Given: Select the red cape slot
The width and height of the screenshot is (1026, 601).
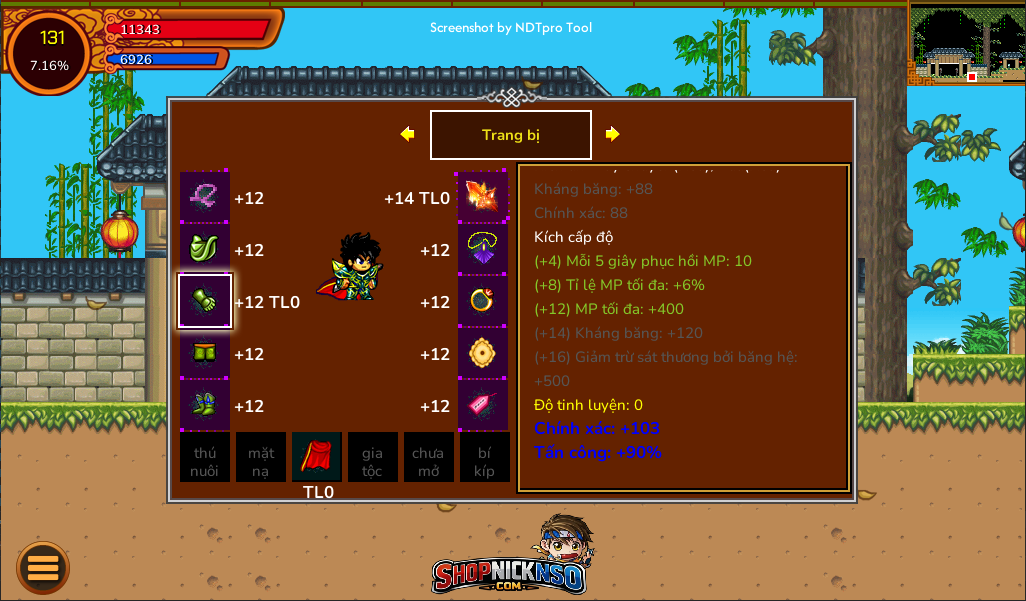Looking at the screenshot, I should click(x=317, y=457).
